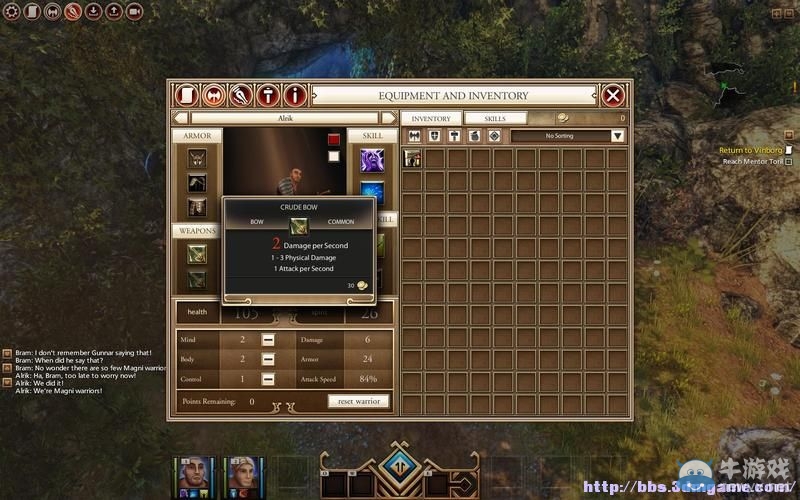Close the Equipment and Inventory window
Image resolution: width=800 pixels, height=500 pixels.
pos(613,96)
